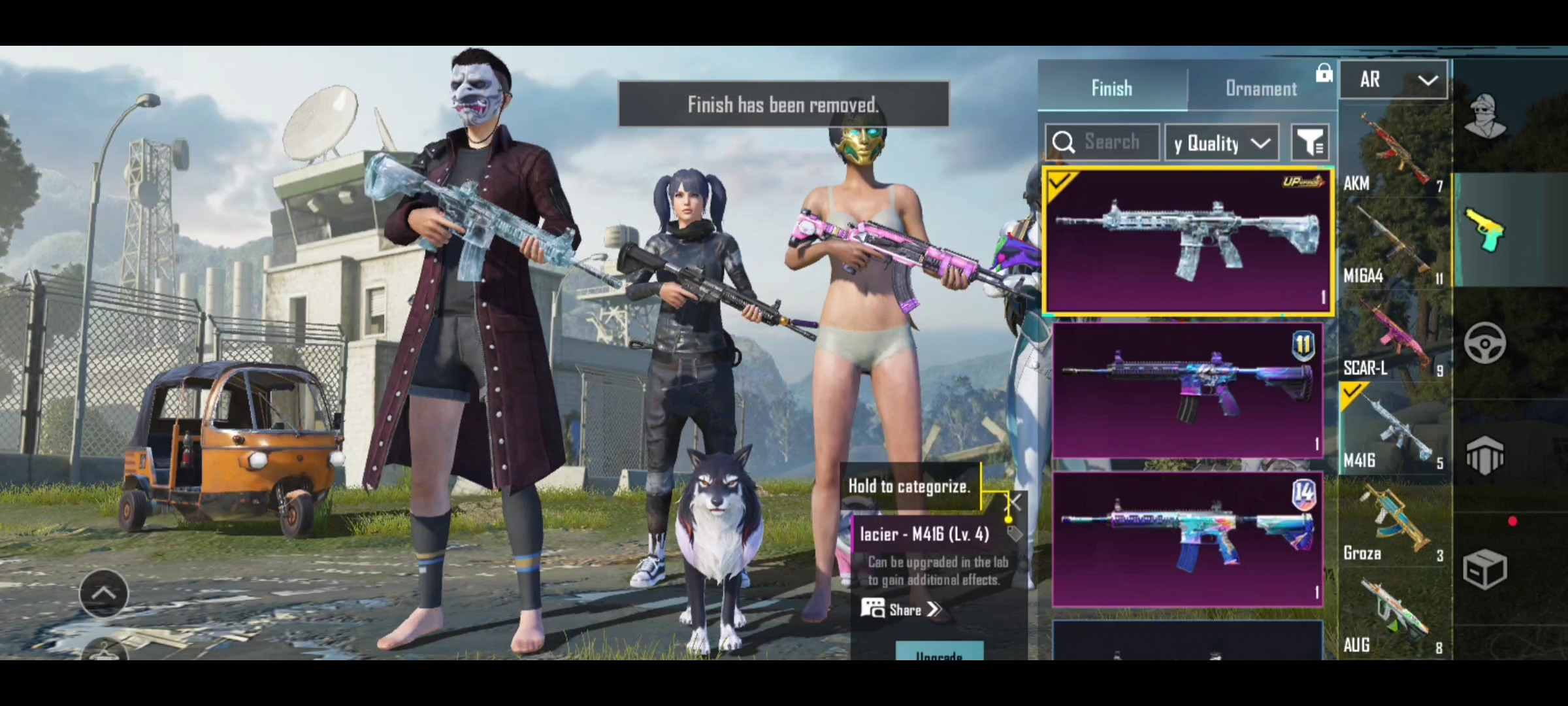Screen dimensions: 1568x706
Task: Open the Ornament tab
Action: pos(1261,88)
